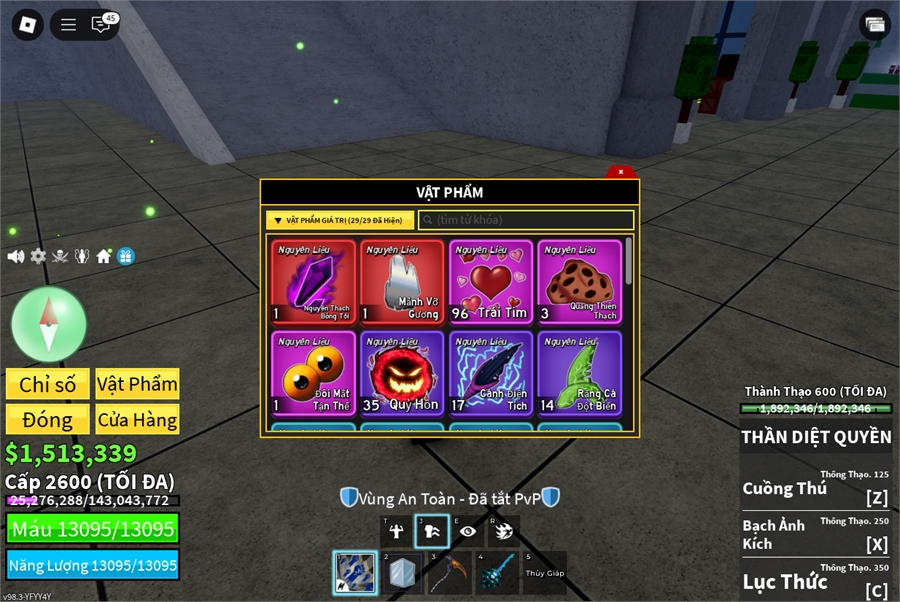Close the Vật Phẩm inventory window
Image resolution: width=900 pixels, height=602 pixels.
pos(621,172)
